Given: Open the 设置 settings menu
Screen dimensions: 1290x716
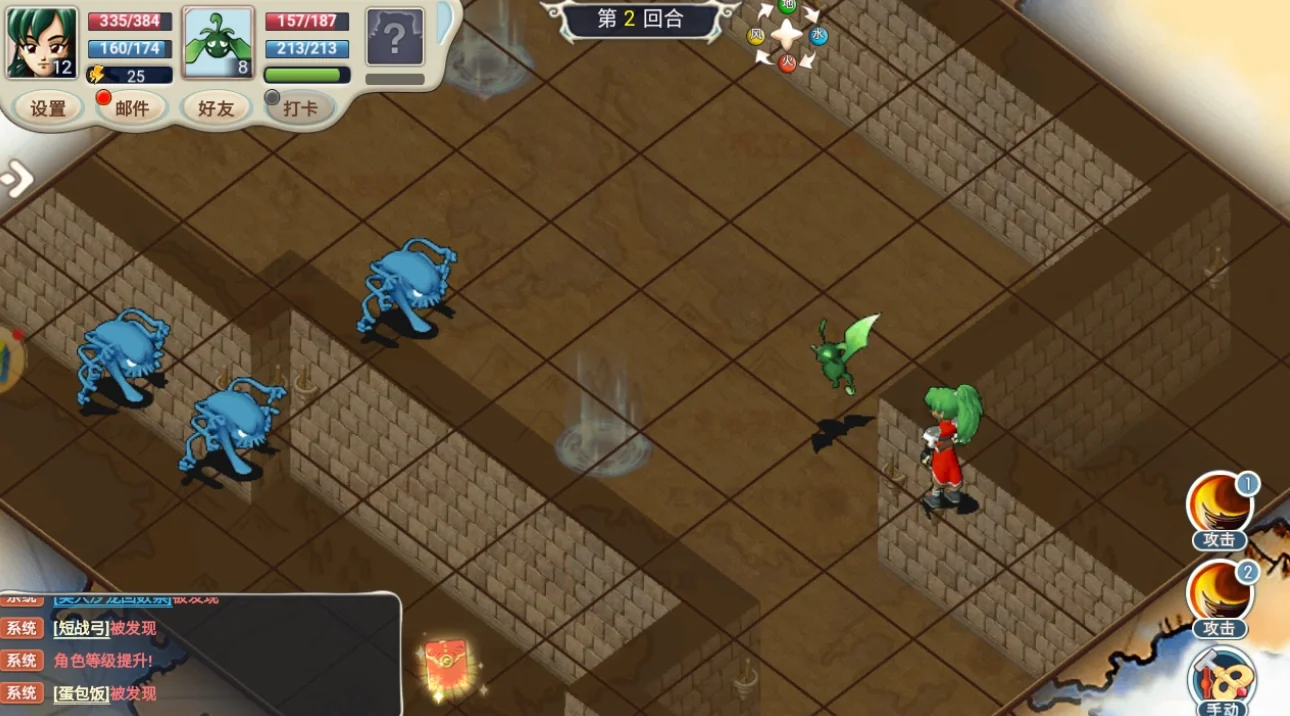Looking at the screenshot, I should 48,108.
